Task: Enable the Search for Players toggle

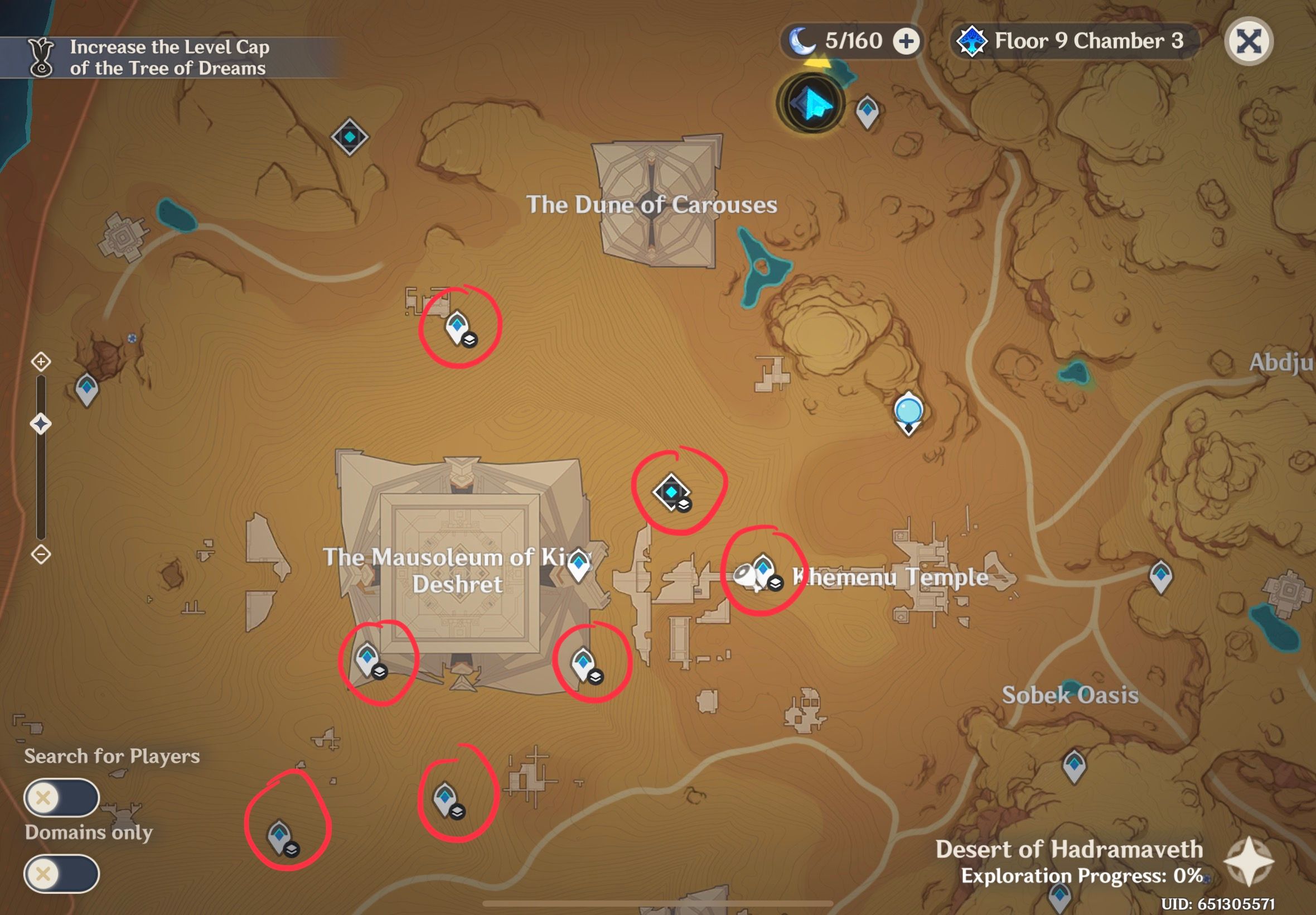Action: coord(63,798)
